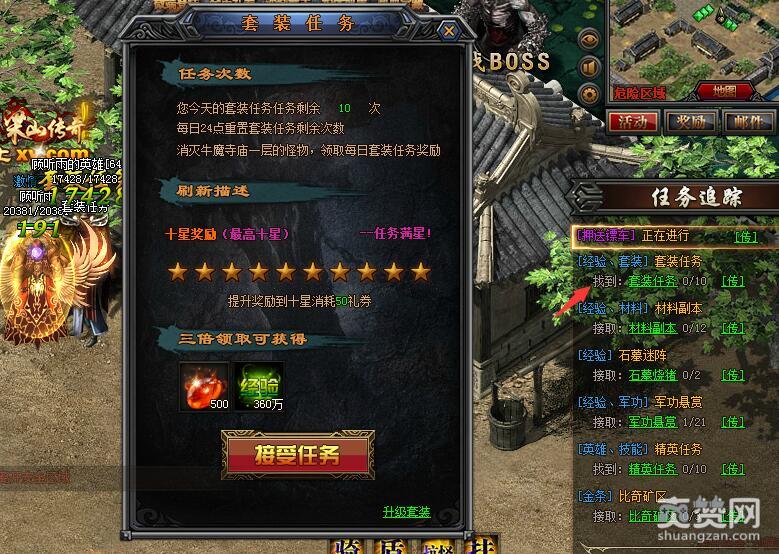The height and width of the screenshot is (554, 779).
Task: Click the 精英任务 quest link
Action: click(652, 469)
